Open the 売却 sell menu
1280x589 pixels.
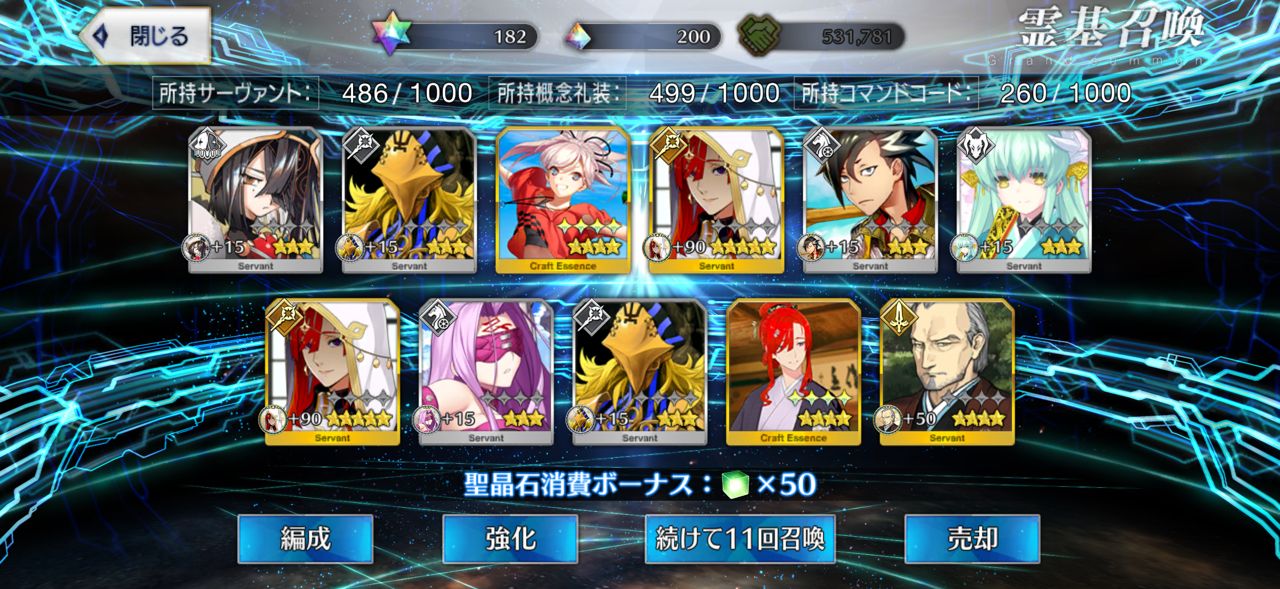[972, 539]
